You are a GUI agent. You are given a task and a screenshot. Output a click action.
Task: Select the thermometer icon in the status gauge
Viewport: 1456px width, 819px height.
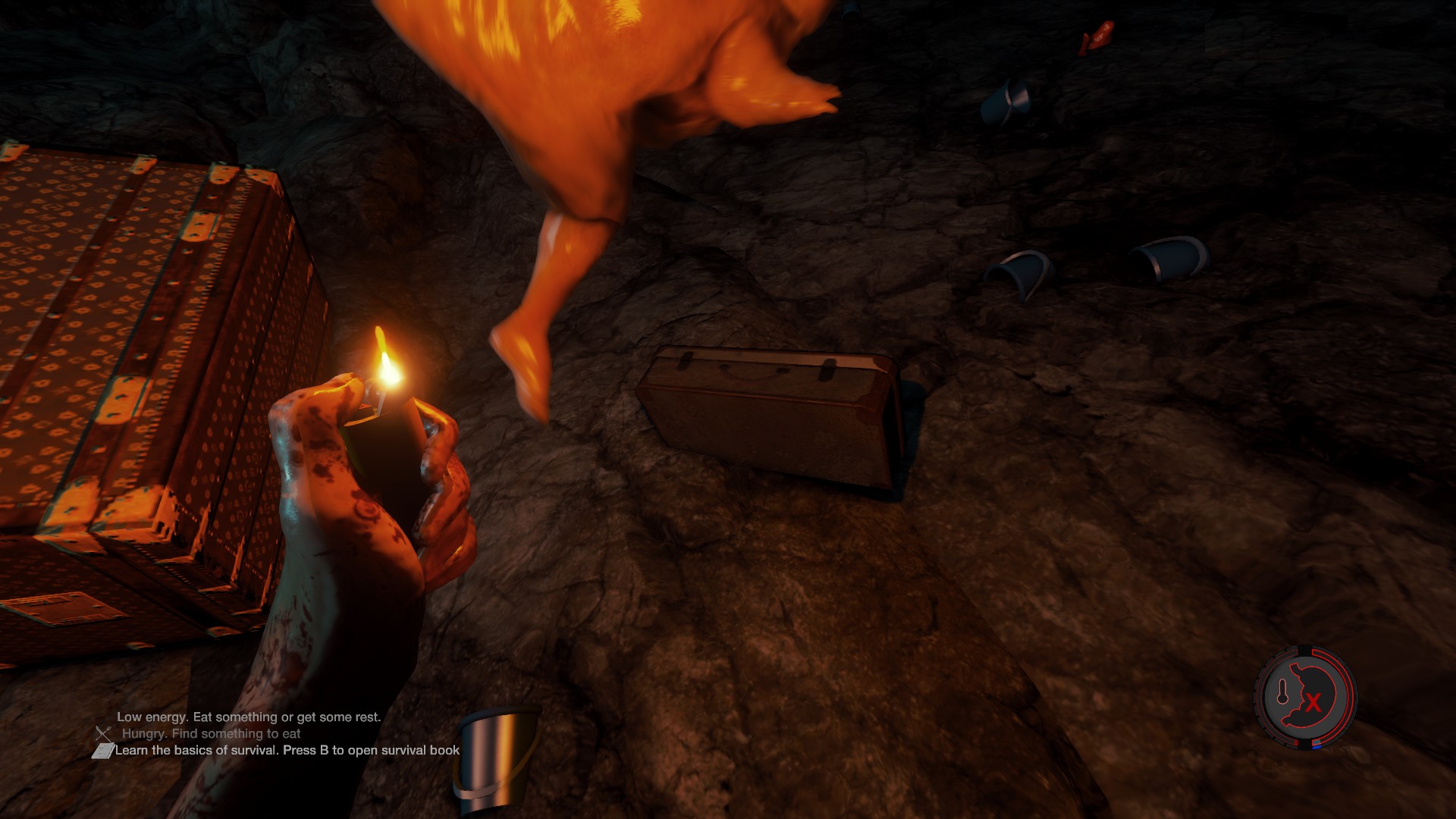tap(1283, 692)
